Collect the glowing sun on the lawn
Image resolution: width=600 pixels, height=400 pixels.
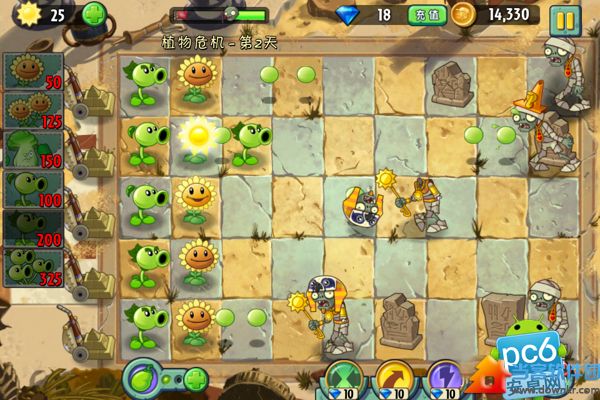click(x=197, y=131)
